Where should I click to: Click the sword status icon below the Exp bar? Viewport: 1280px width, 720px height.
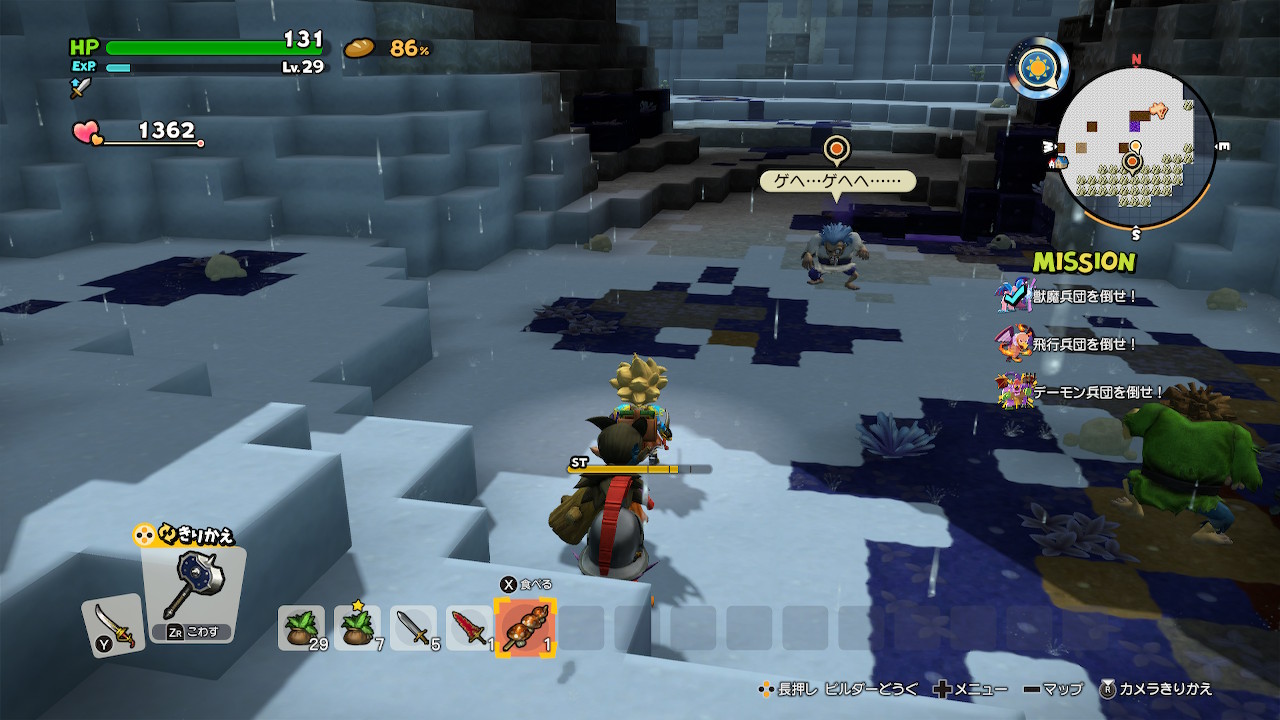point(80,88)
